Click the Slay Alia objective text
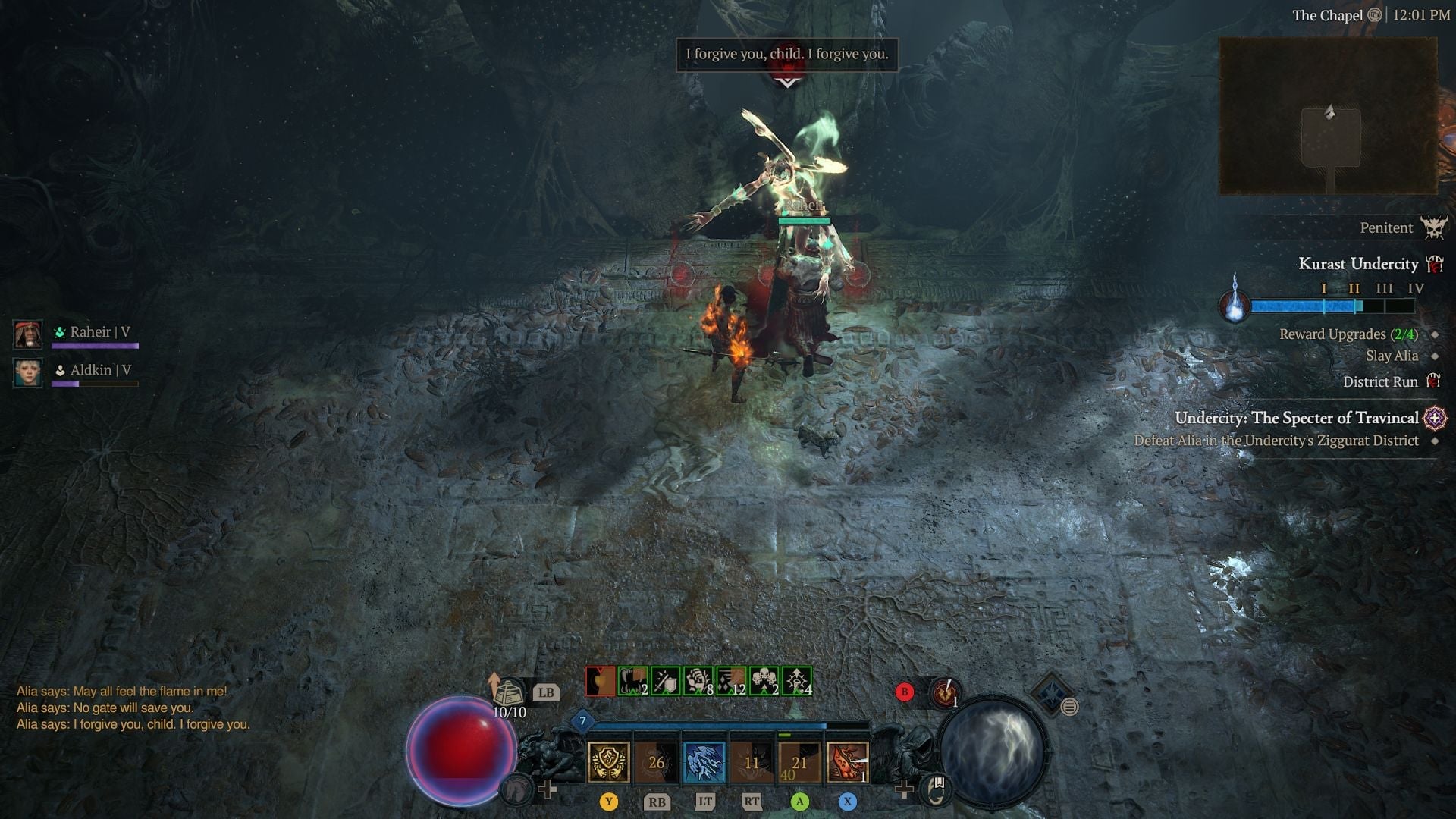The width and height of the screenshot is (1456, 819). [x=1392, y=356]
